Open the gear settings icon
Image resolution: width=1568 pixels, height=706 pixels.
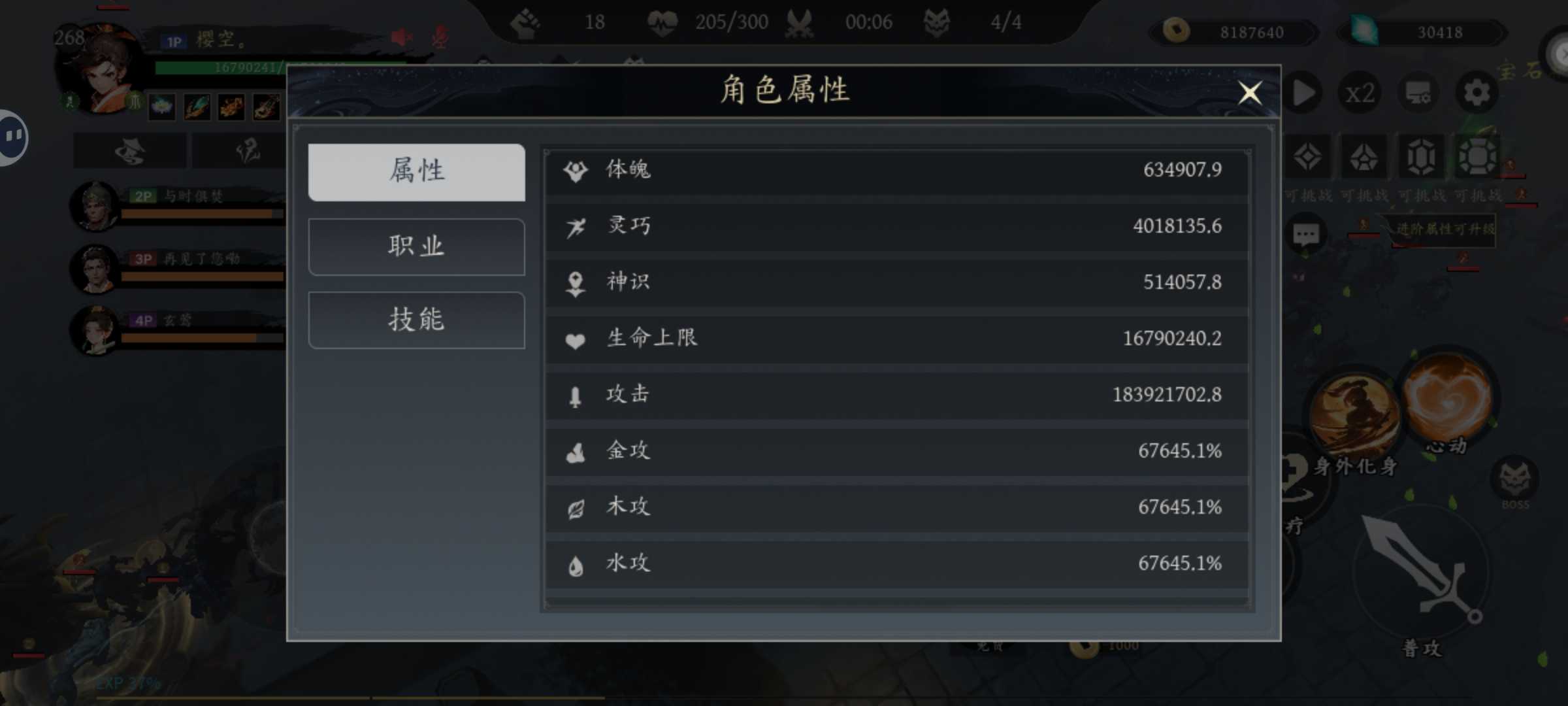[1476, 93]
